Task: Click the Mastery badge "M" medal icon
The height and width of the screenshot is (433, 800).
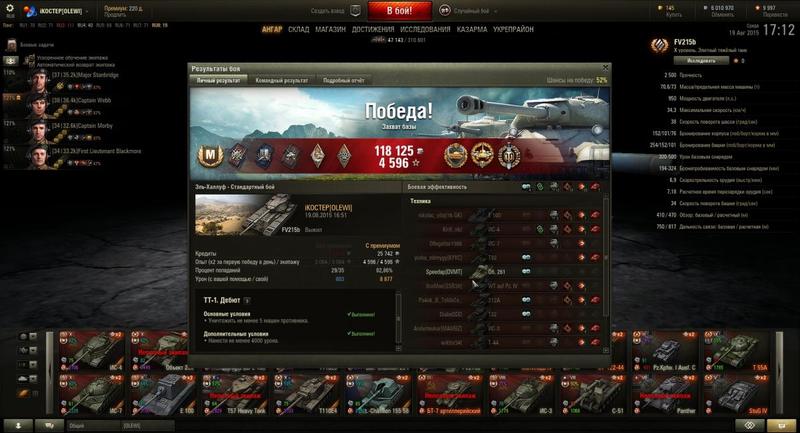Action: coord(213,153)
